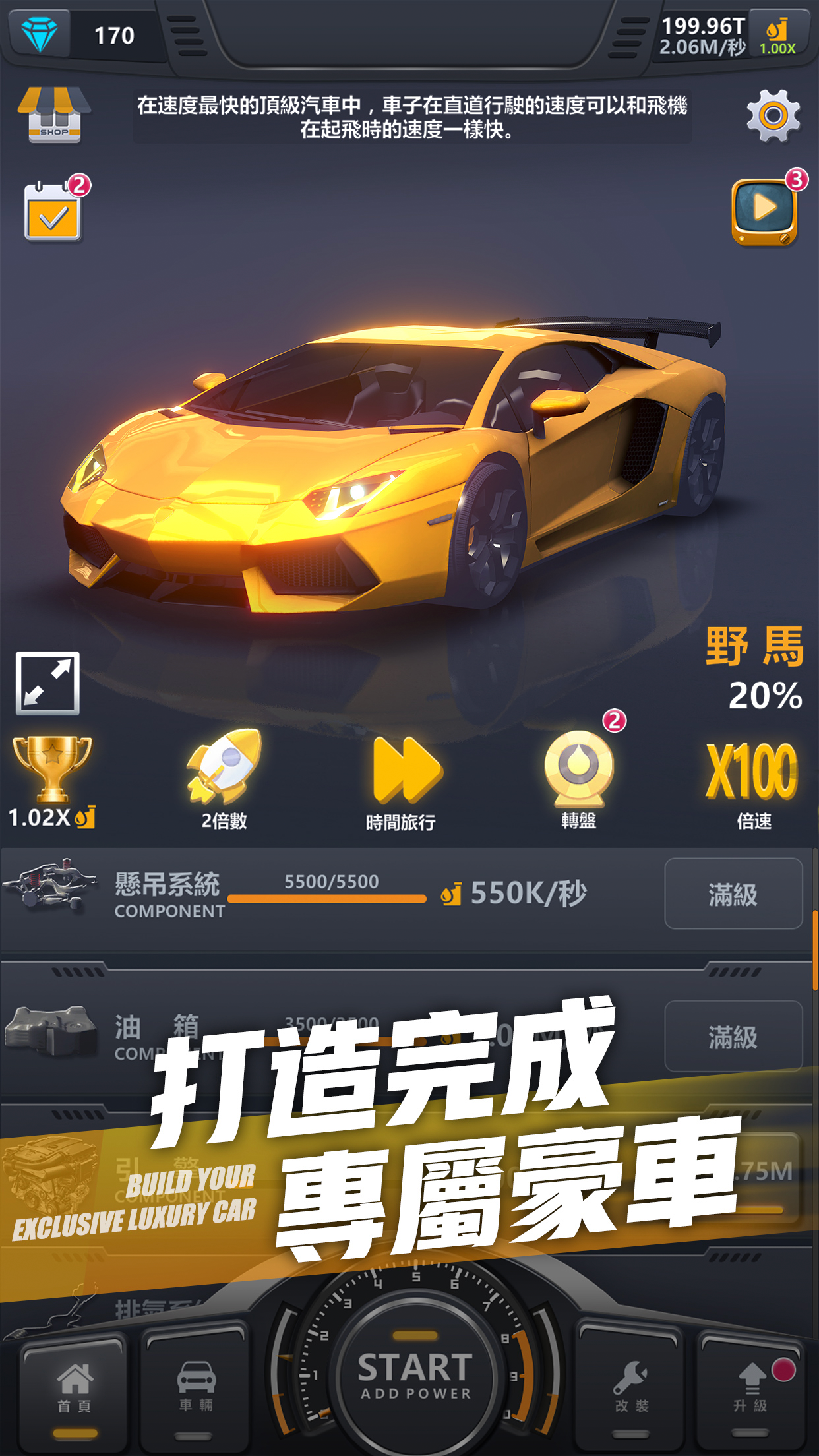Switch to the 車輛 vehicles tab
Image resolution: width=819 pixels, height=1456 pixels.
click(196, 1387)
